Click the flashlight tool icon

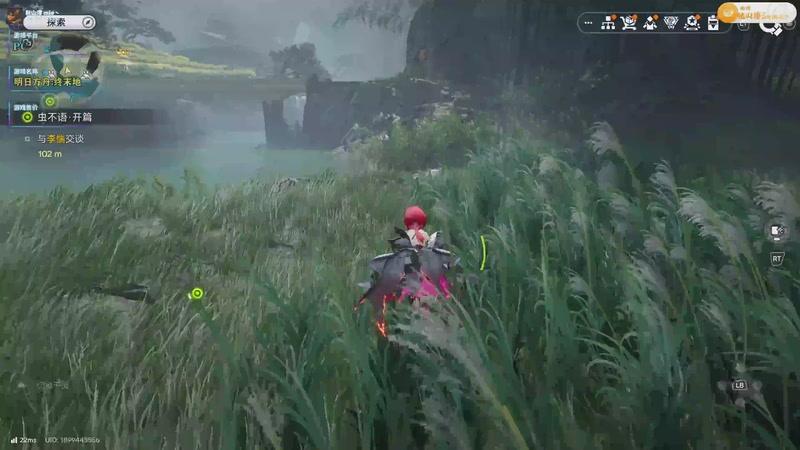point(778,232)
